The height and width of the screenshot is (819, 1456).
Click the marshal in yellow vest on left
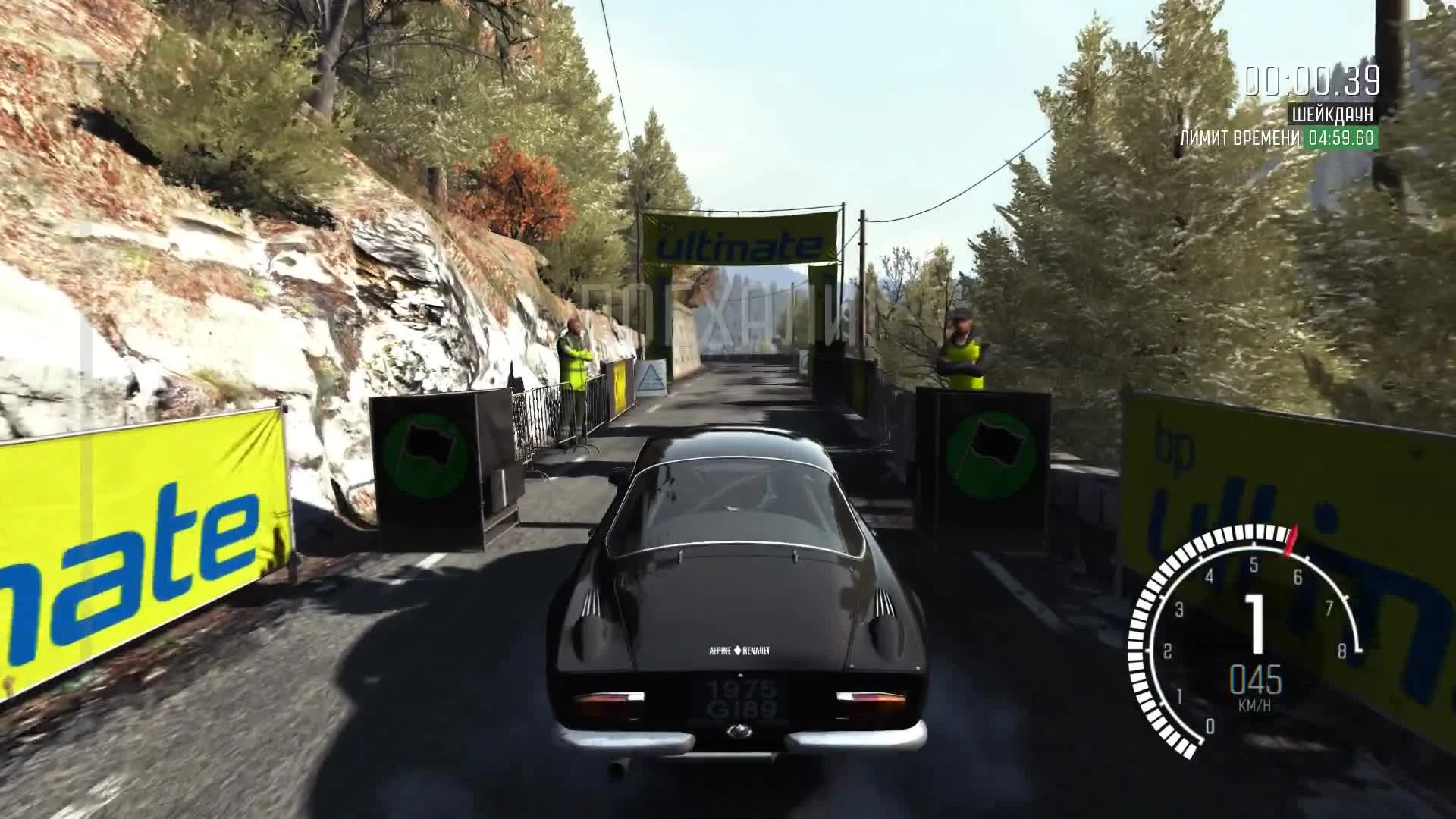[x=576, y=356]
